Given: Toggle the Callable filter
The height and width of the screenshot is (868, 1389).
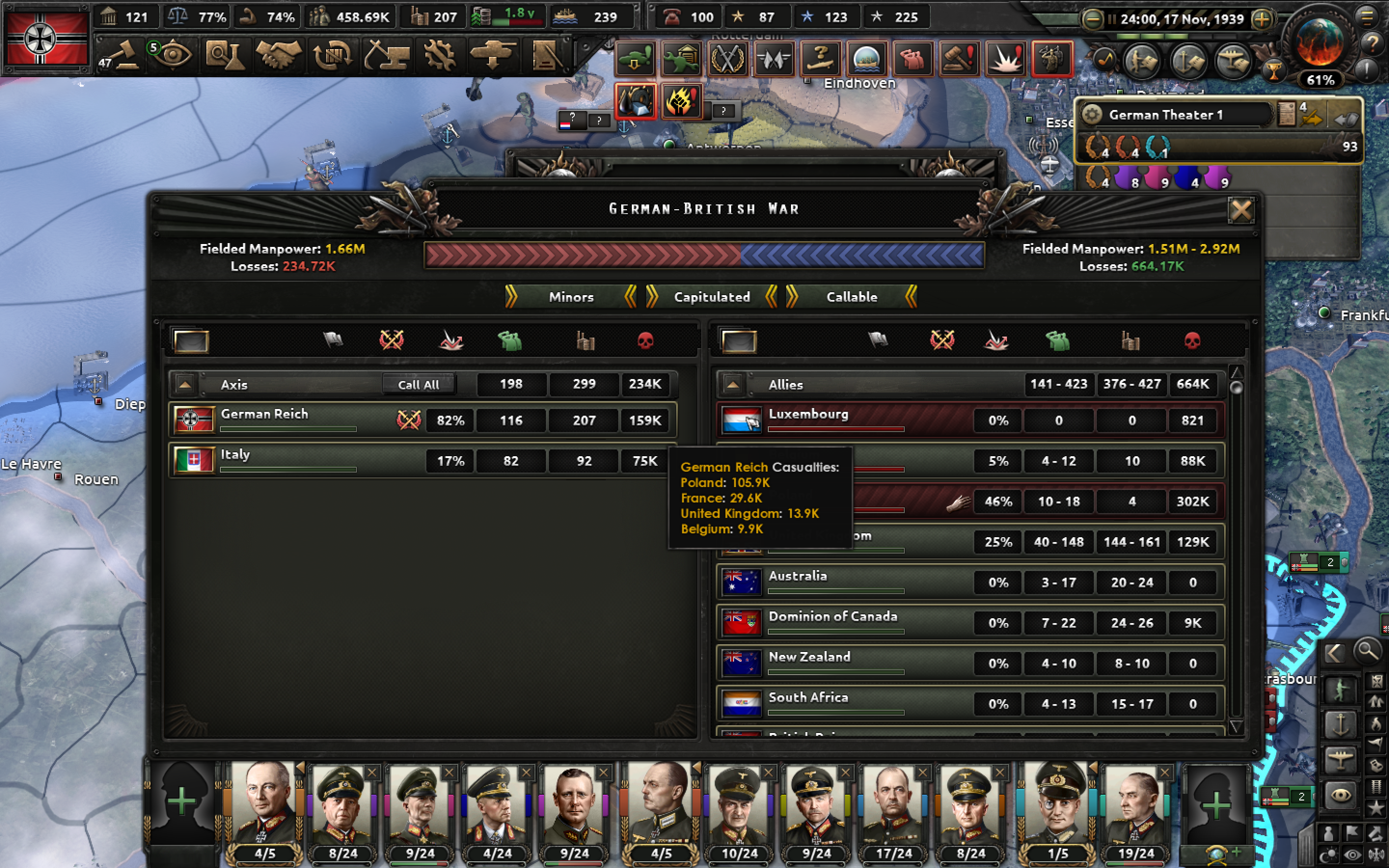Looking at the screenshot, I should pyautogui.click(x=852, y=297).
